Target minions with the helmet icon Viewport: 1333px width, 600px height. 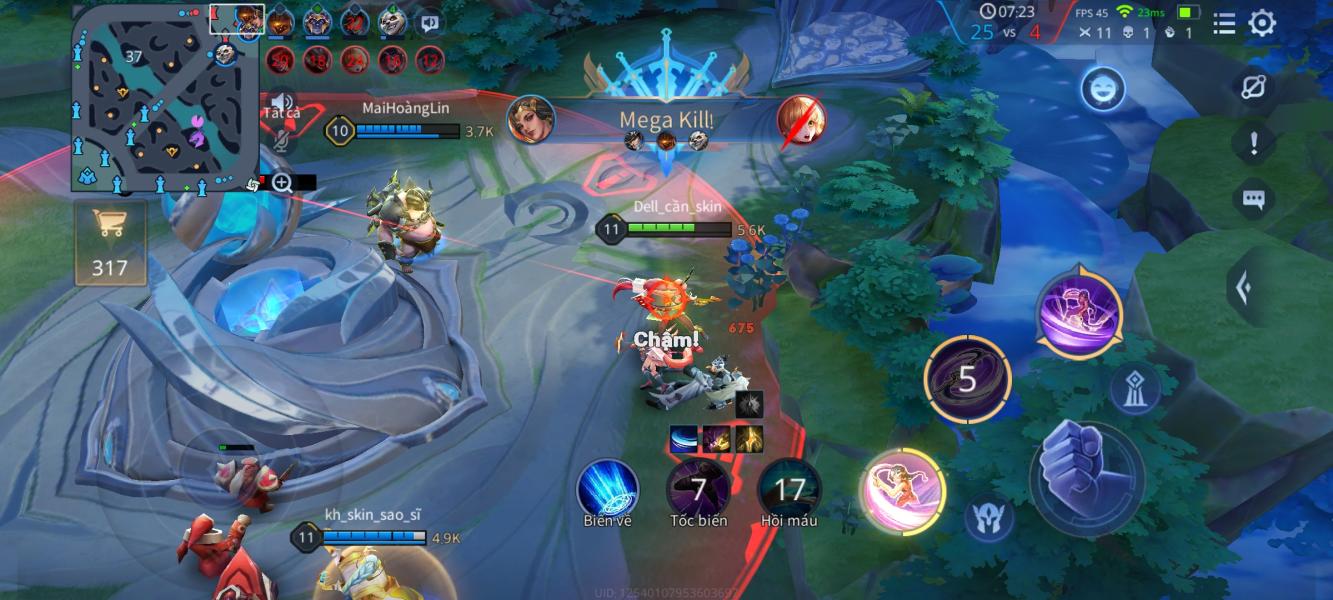pos(989,518)
